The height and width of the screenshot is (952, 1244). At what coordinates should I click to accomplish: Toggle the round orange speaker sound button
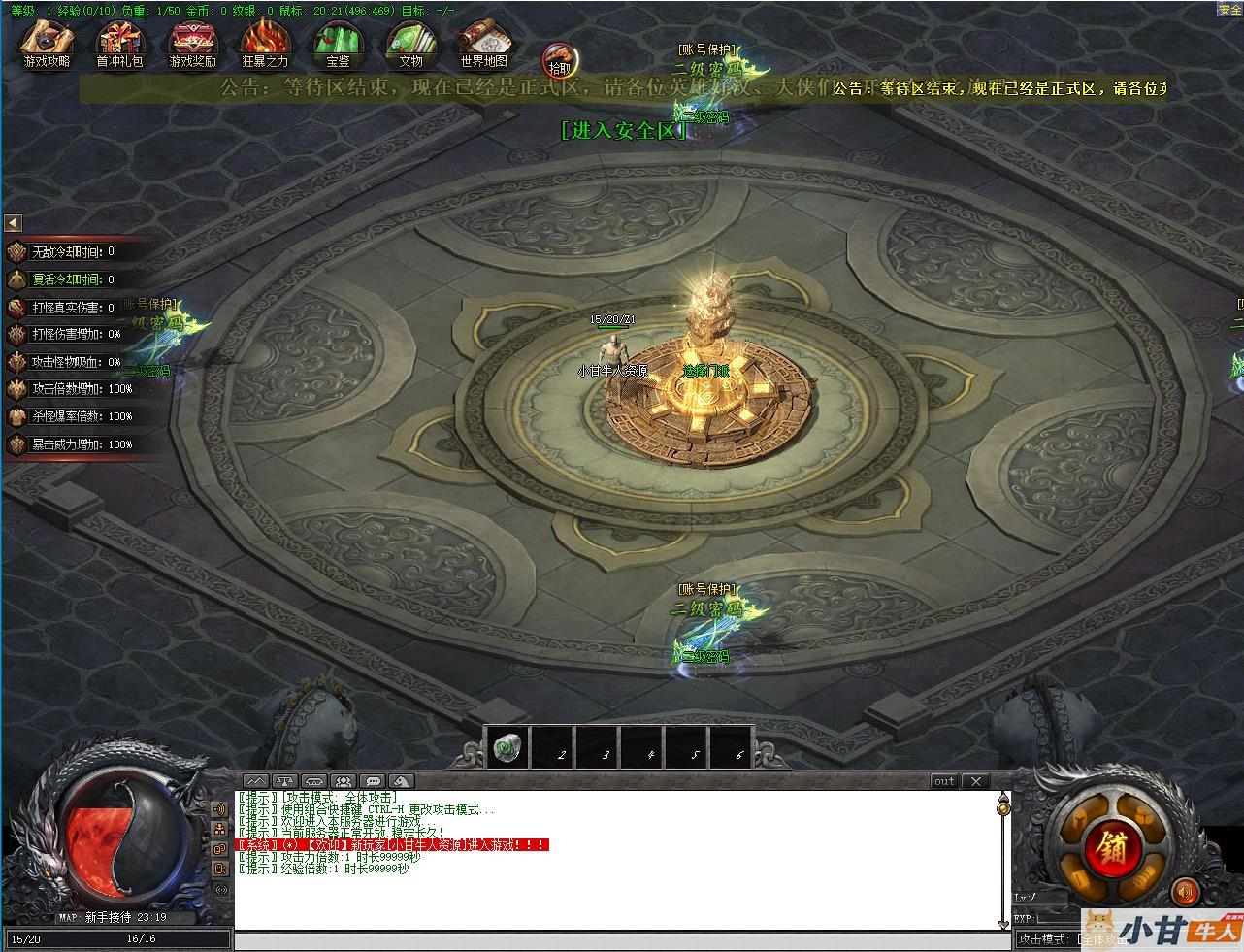tap(1184, 891)
